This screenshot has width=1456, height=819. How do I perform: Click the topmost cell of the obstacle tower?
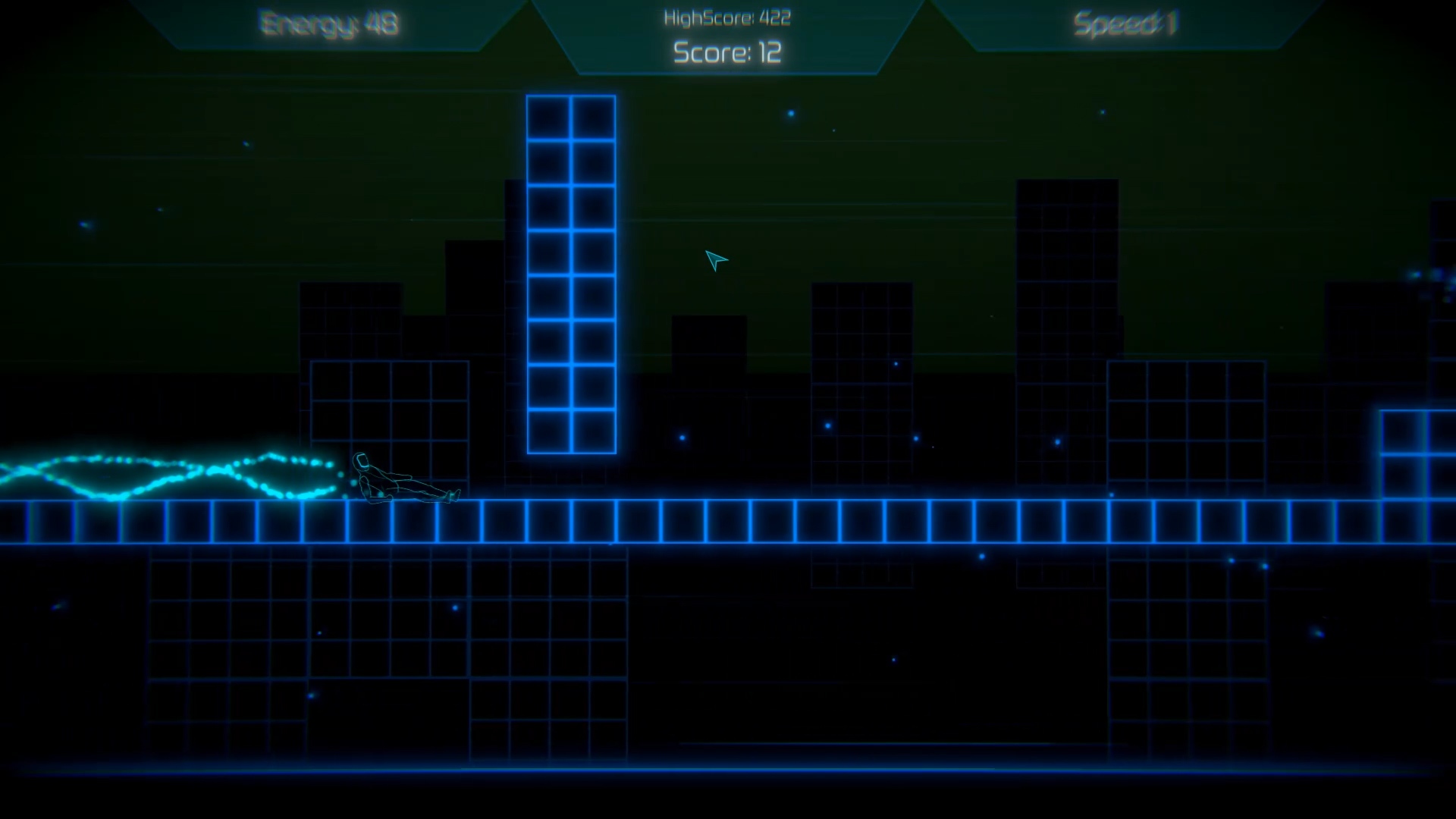[x=571, y=116]
